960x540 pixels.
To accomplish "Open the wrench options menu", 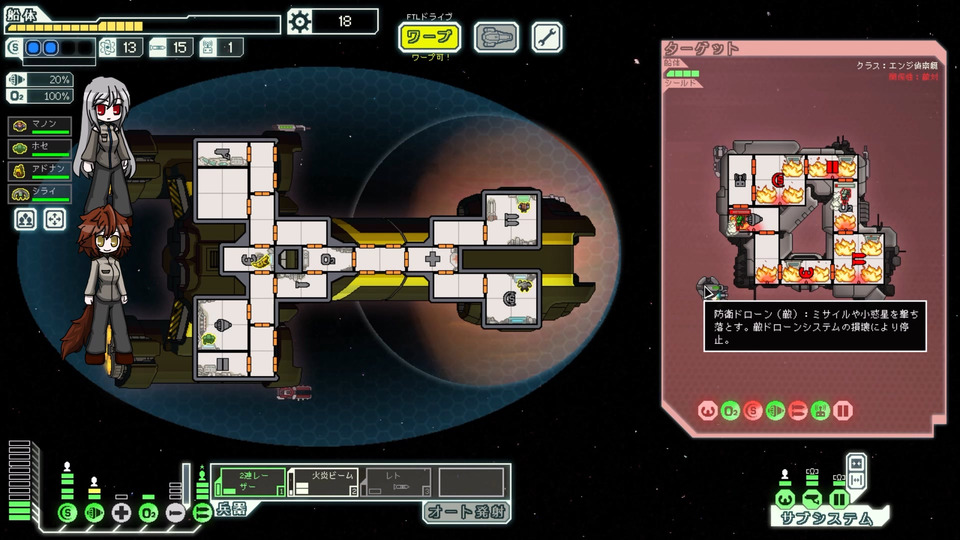I will 547,37.
